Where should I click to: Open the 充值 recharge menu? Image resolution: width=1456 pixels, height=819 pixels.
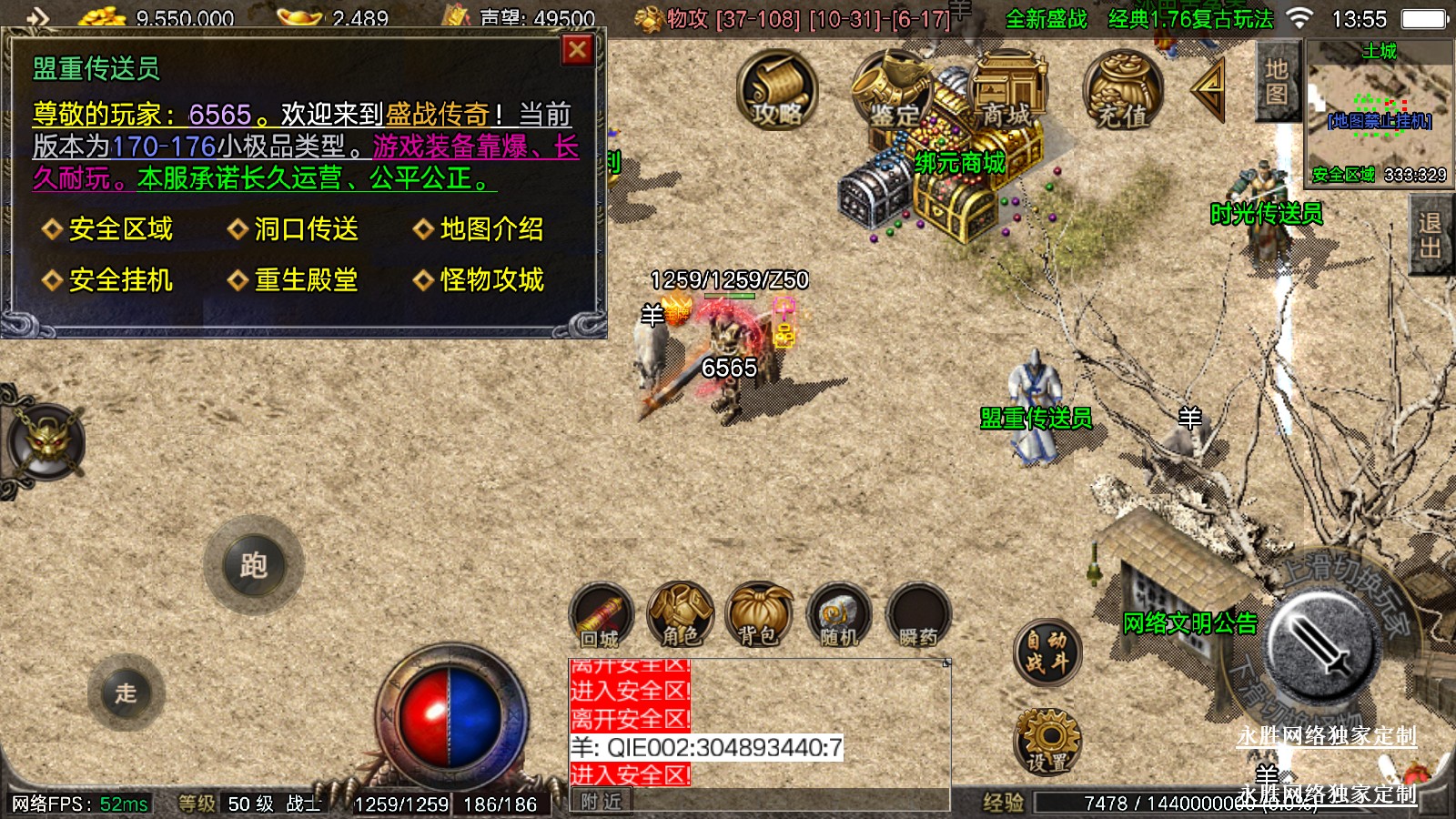coord(1123,90)
